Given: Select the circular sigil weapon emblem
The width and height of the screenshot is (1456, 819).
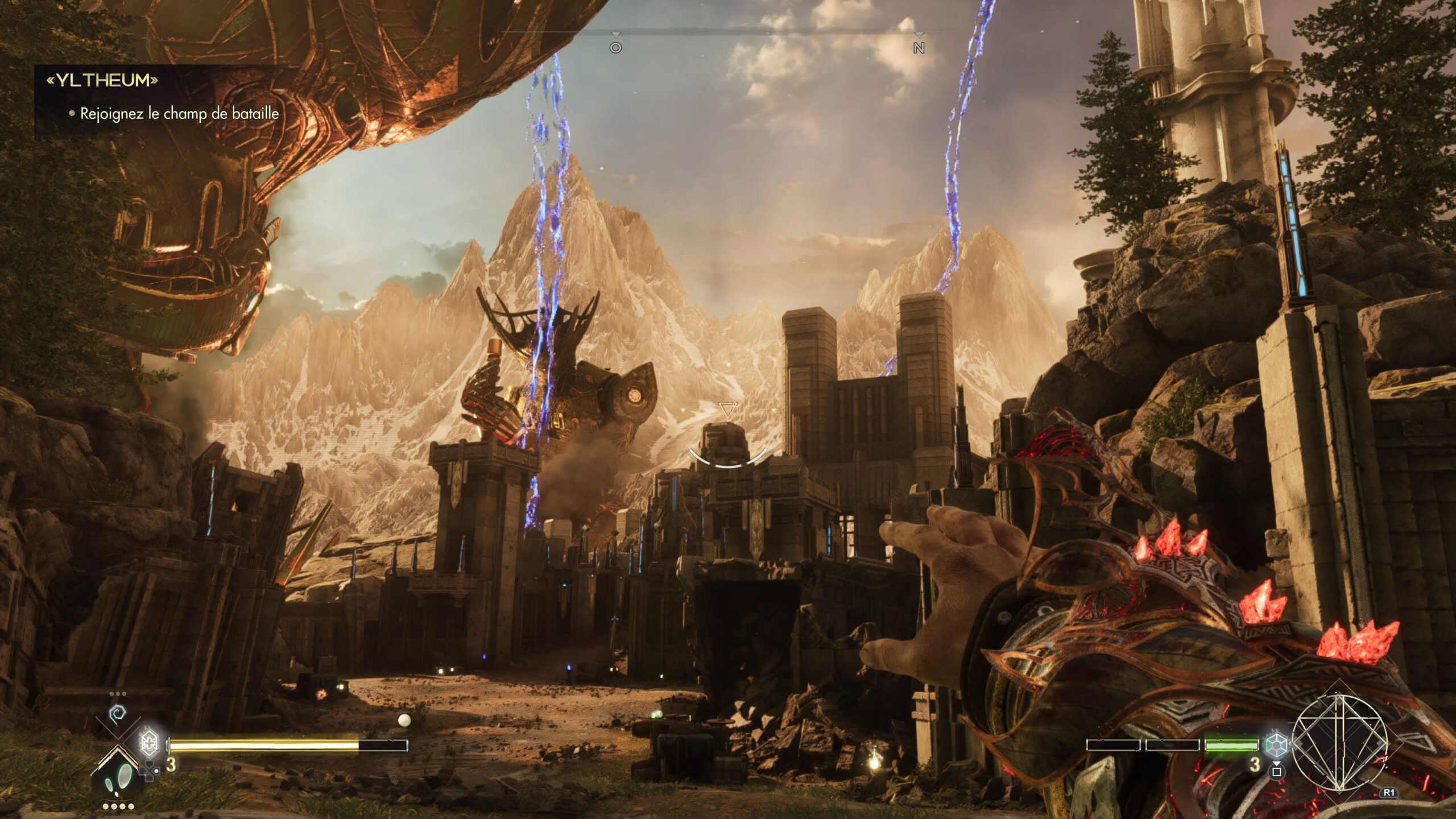Looking at the screenshot, I should coord(1339,743).
